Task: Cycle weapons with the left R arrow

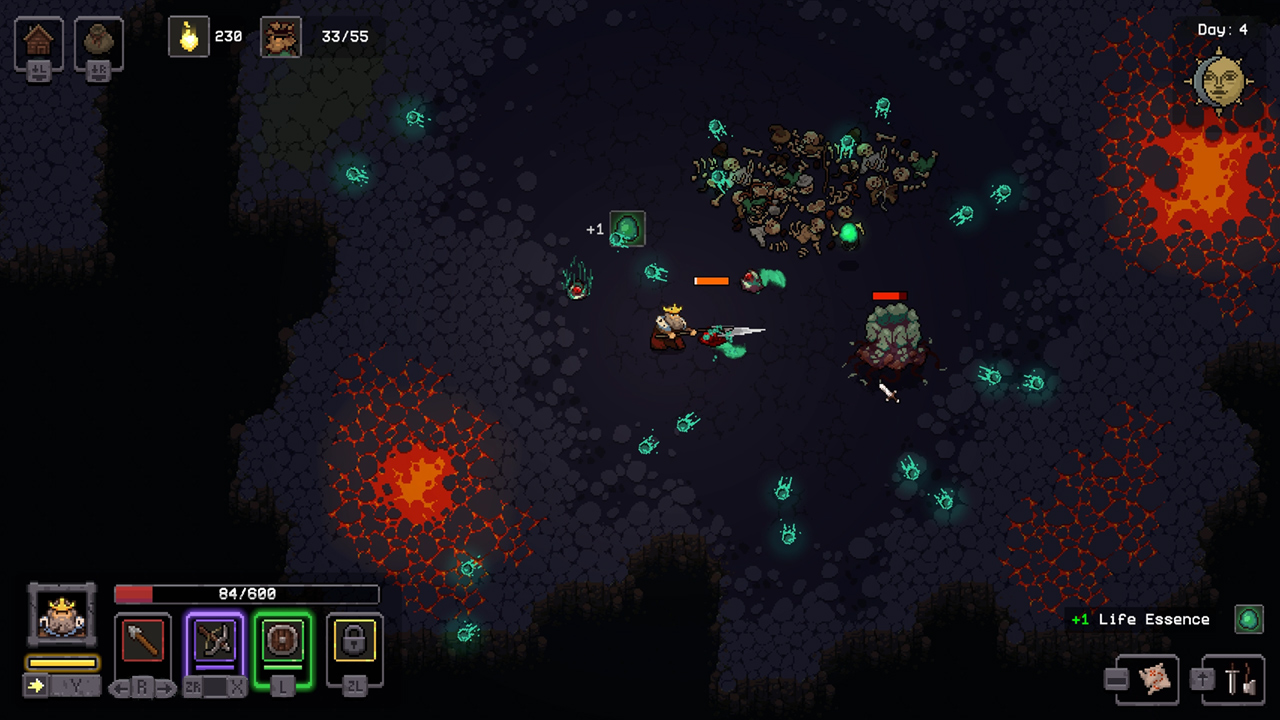Action: pos(119,686)
